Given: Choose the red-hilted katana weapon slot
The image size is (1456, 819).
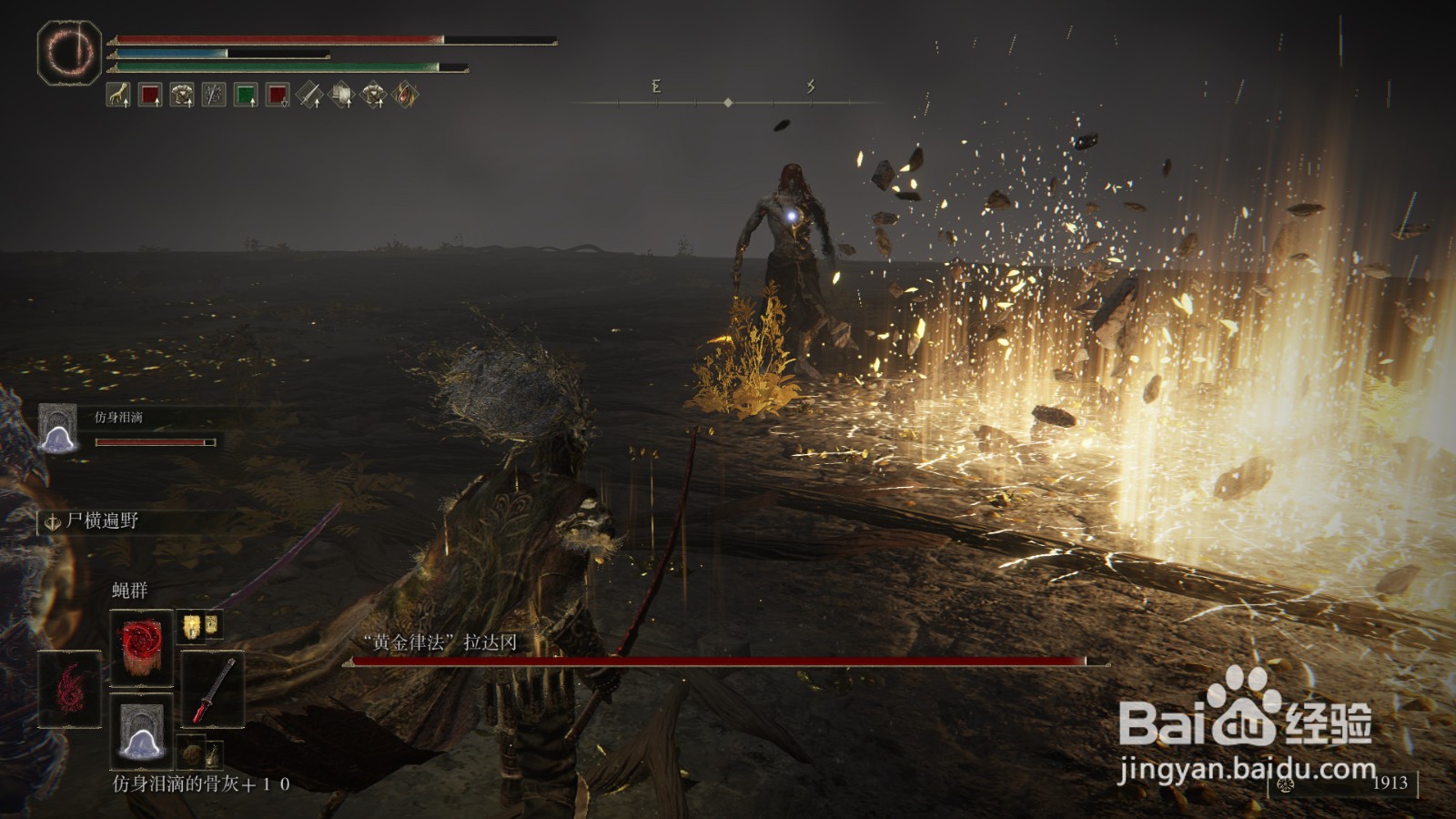Looking at the screenshot, I should 214,689.
